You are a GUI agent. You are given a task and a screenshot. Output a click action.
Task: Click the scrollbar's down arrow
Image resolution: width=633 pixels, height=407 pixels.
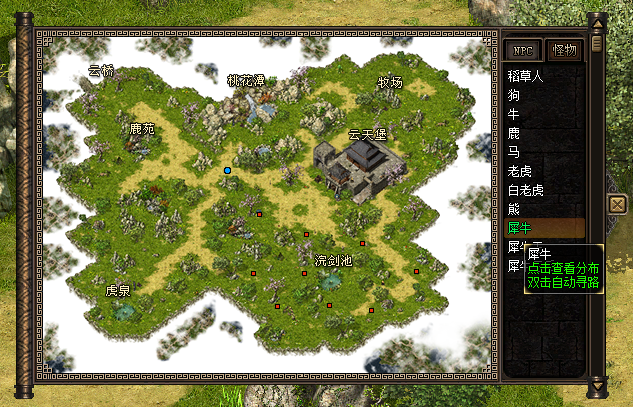(x=597, y=384)
